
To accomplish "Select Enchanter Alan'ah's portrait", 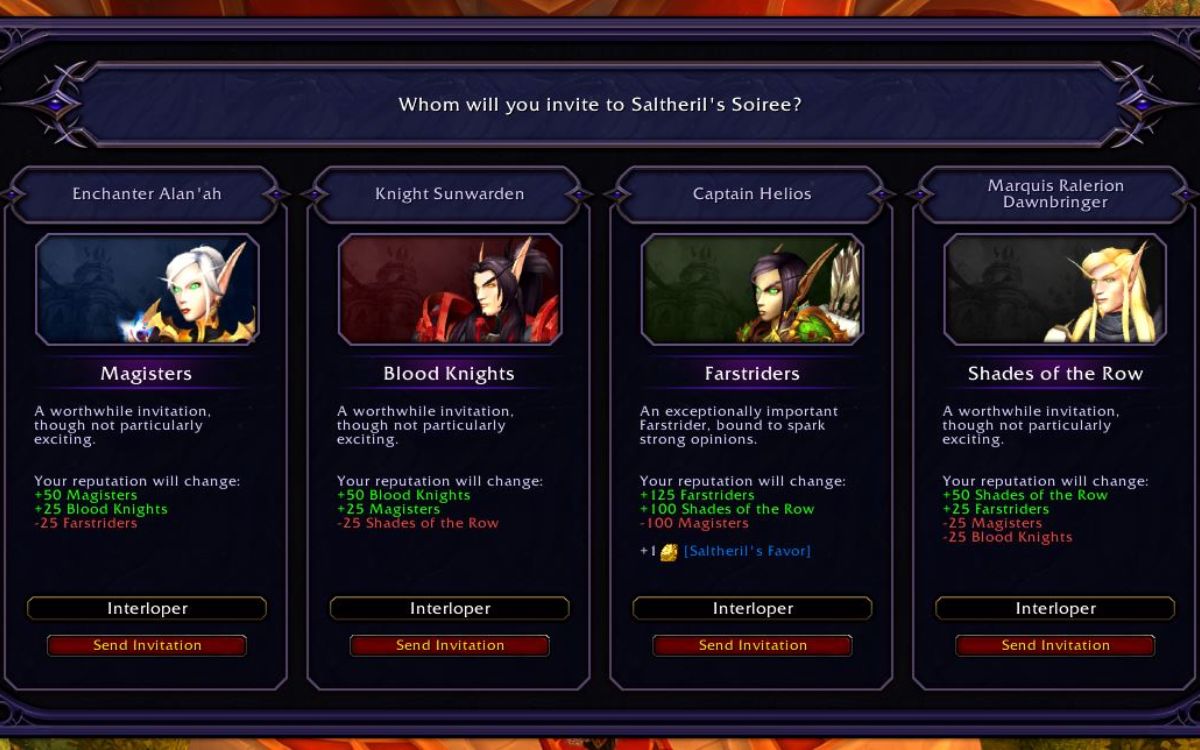I will pos(147,290).
